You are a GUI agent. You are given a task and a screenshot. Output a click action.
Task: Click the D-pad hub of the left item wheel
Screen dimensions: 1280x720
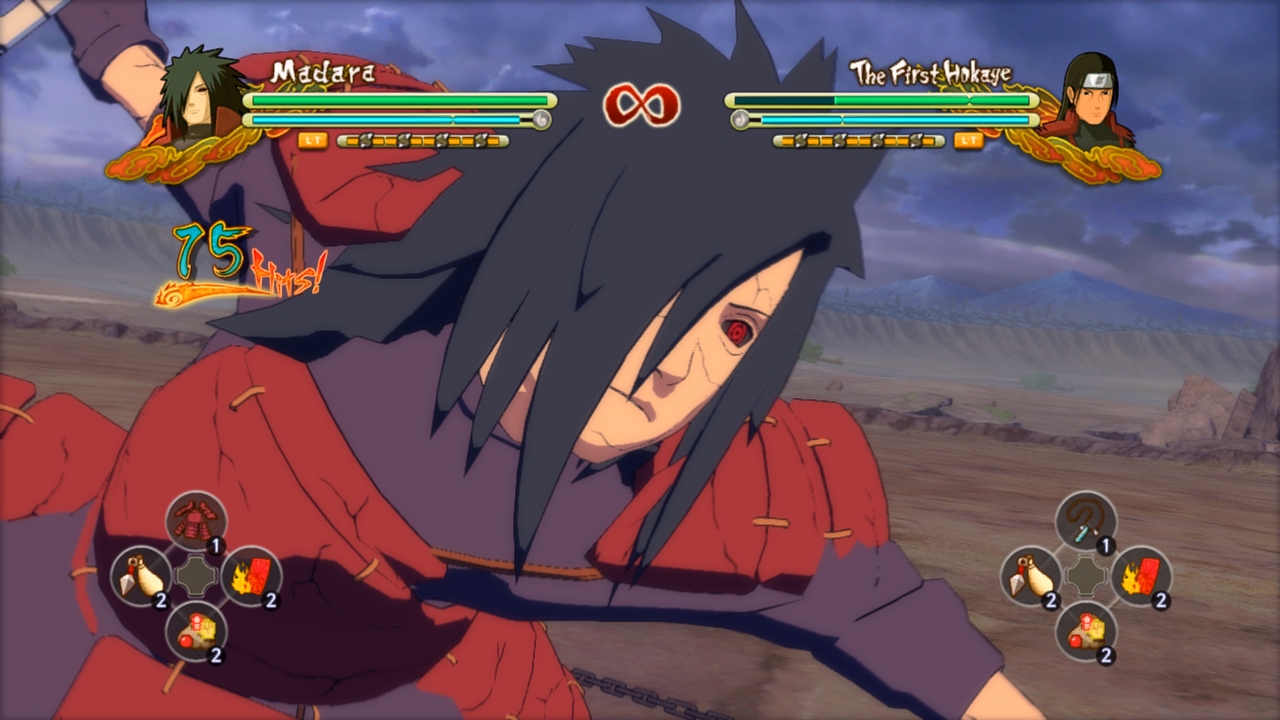(196, 577)
